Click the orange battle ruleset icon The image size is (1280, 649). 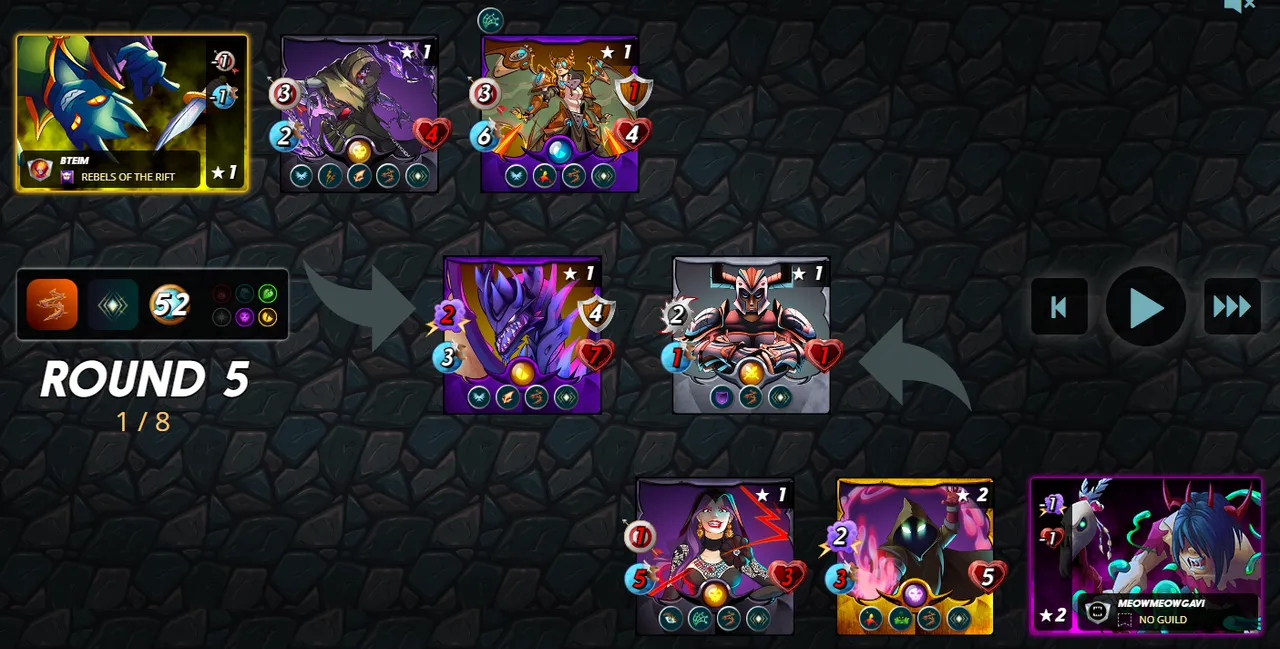52,304
